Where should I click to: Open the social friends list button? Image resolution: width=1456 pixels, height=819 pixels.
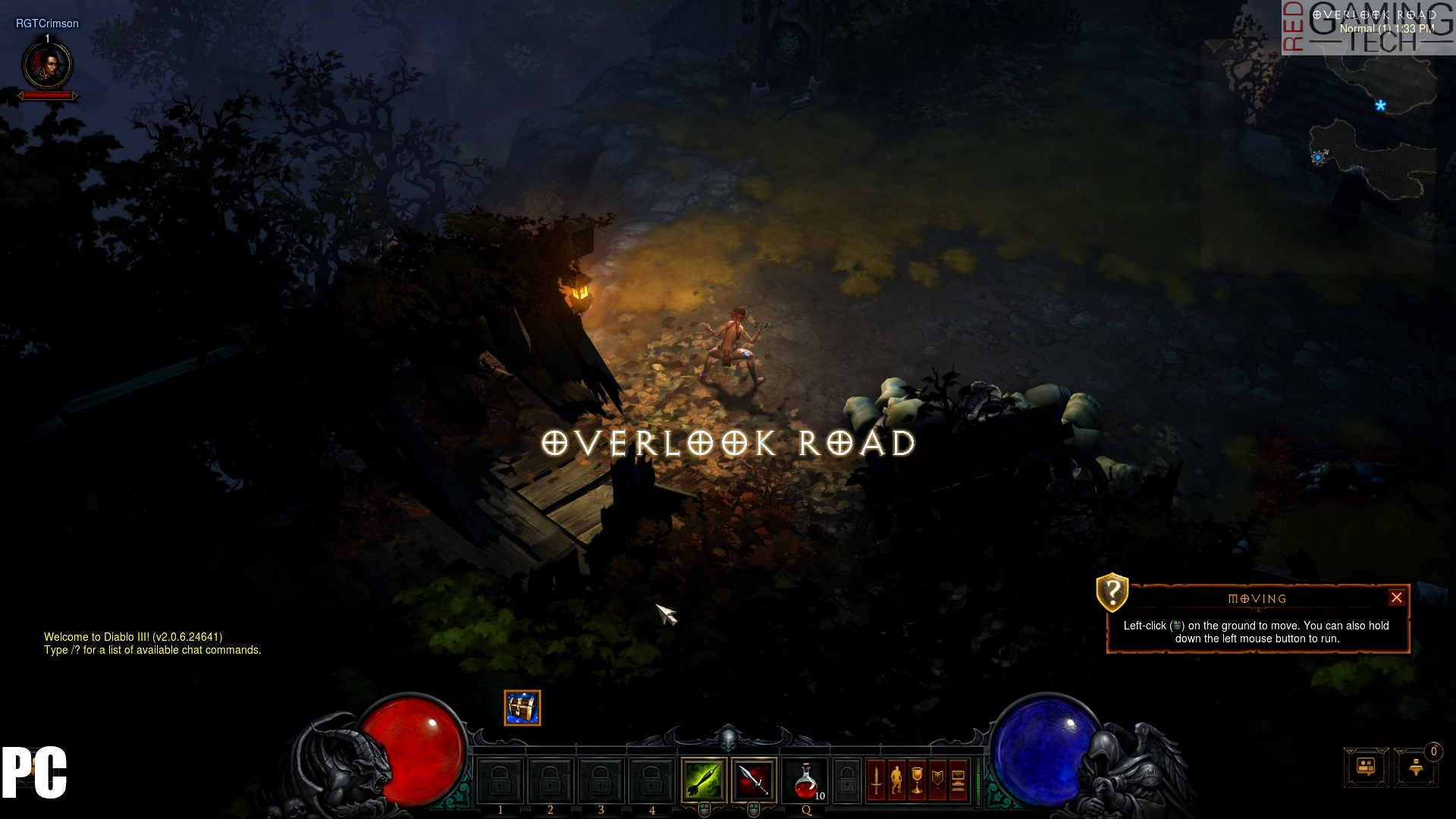(x=1366, y=767)
